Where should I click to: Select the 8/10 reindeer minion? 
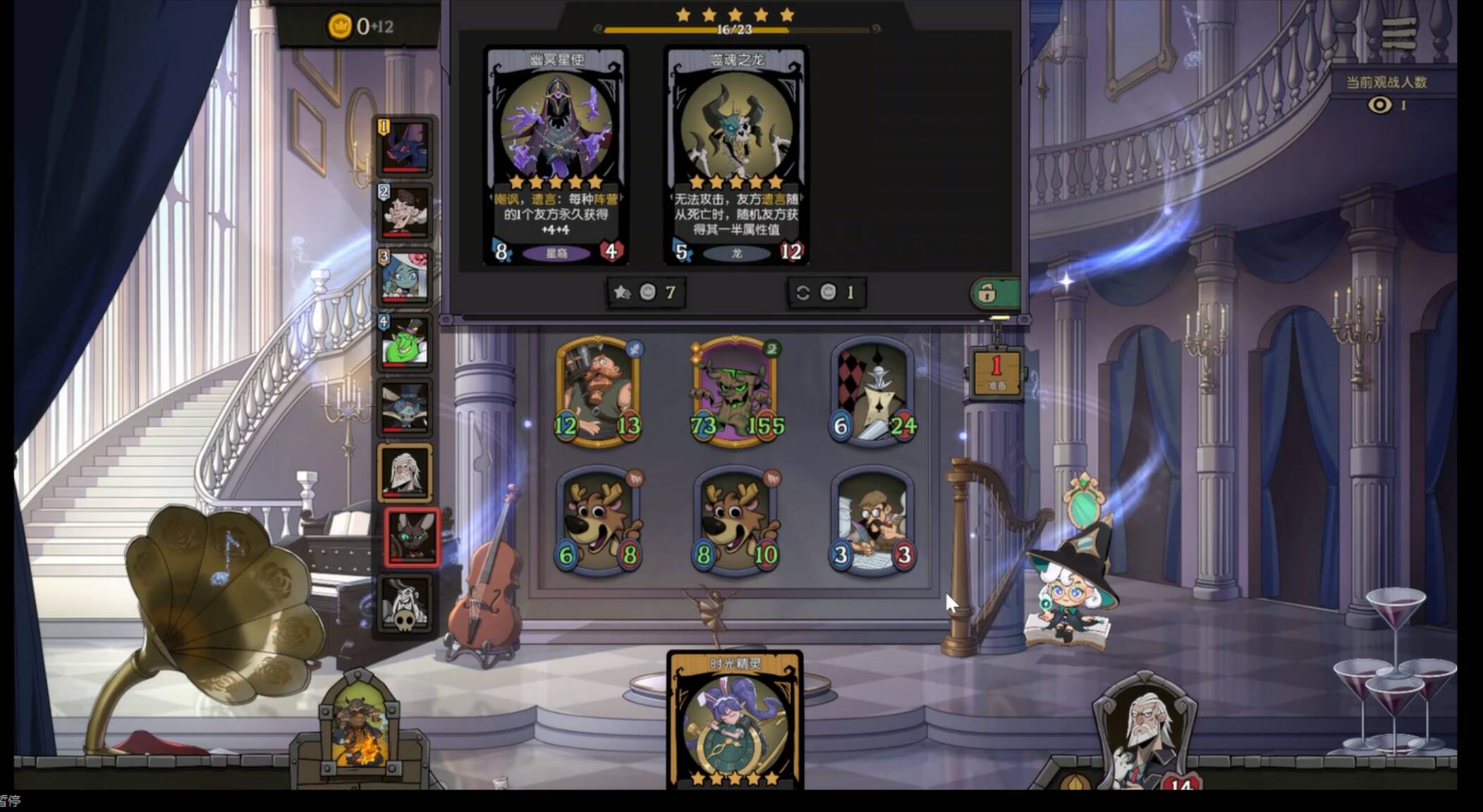[736, 522]
